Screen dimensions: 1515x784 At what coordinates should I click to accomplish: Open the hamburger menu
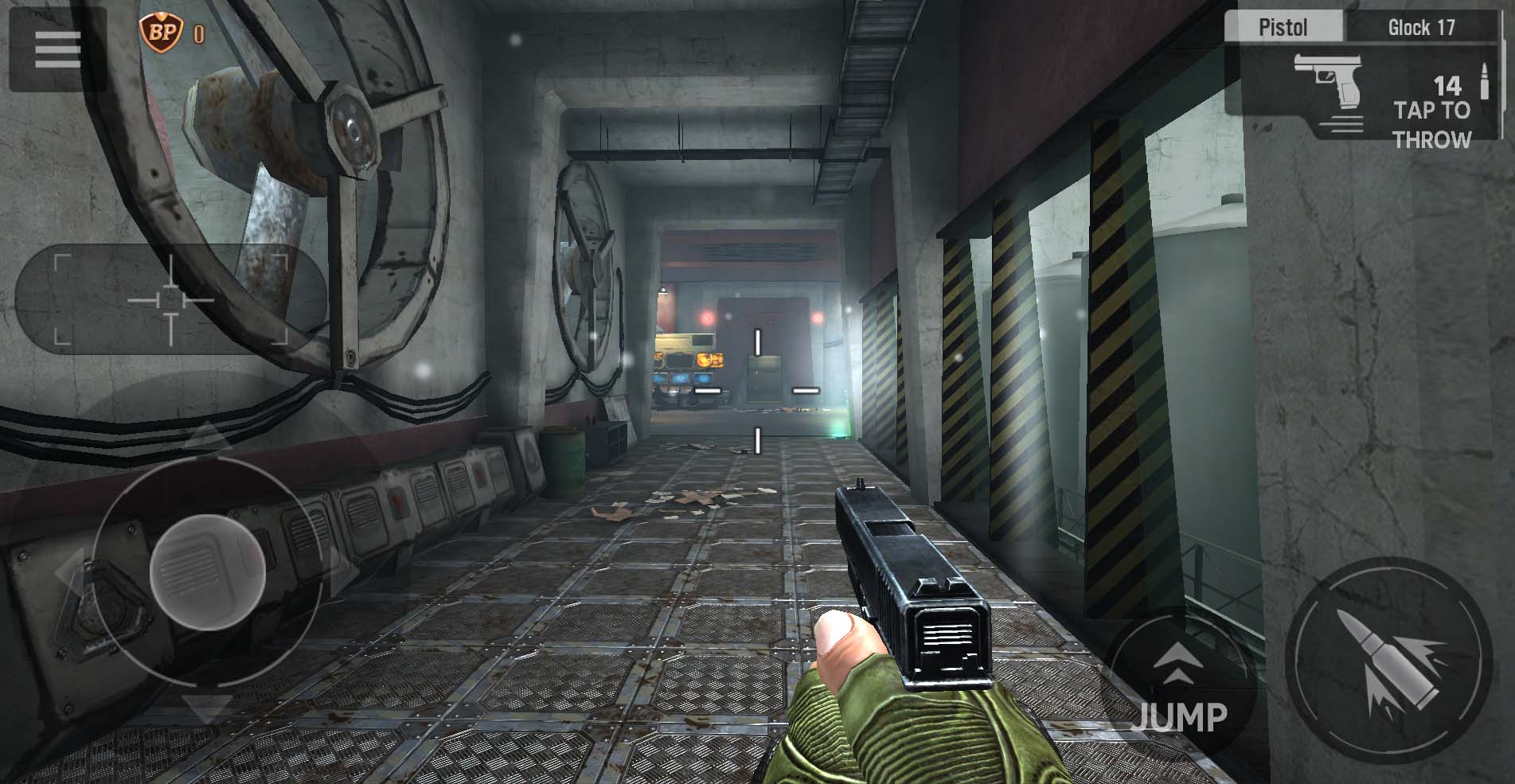57,49
